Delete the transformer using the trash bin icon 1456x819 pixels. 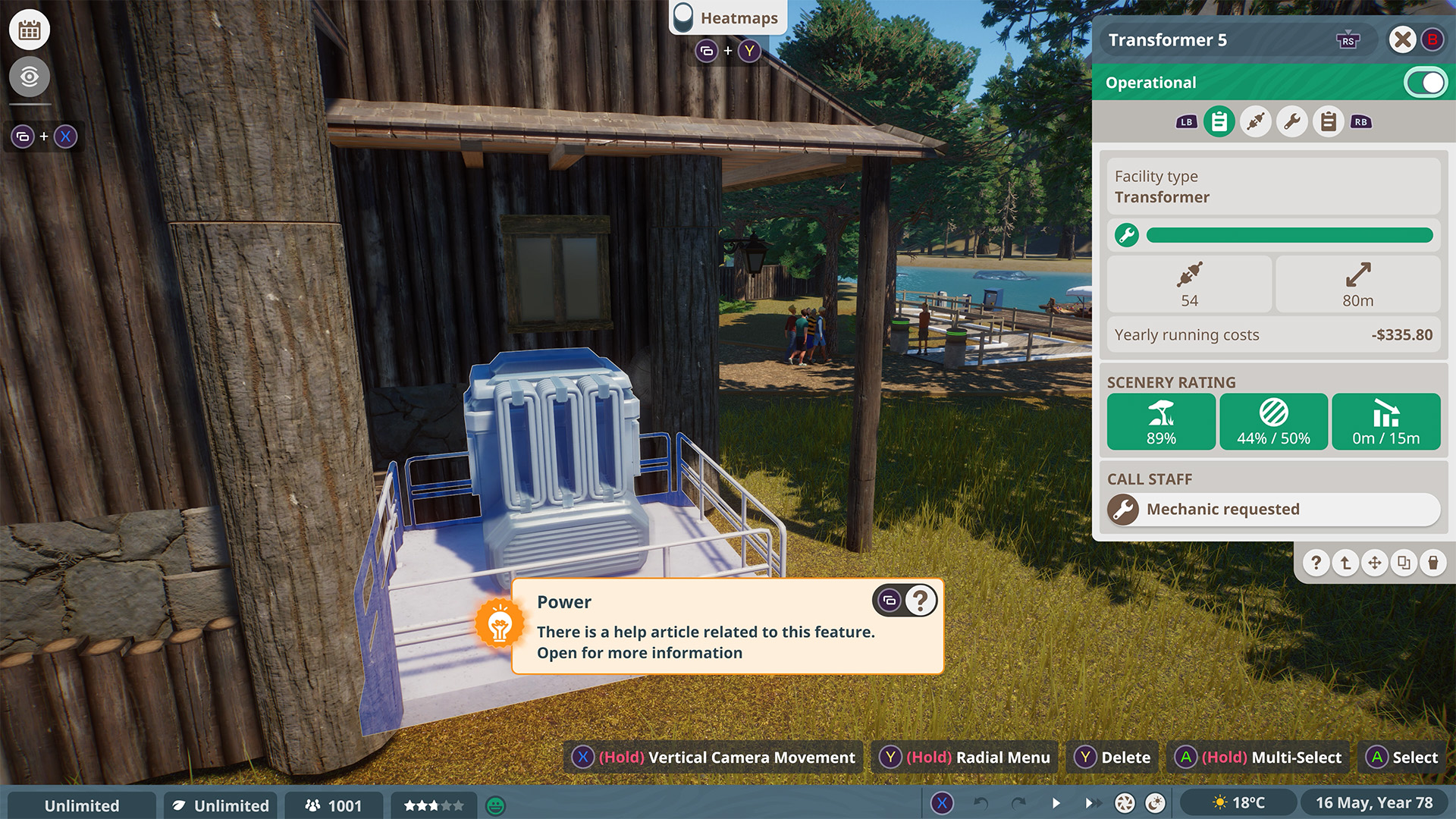1432,563
